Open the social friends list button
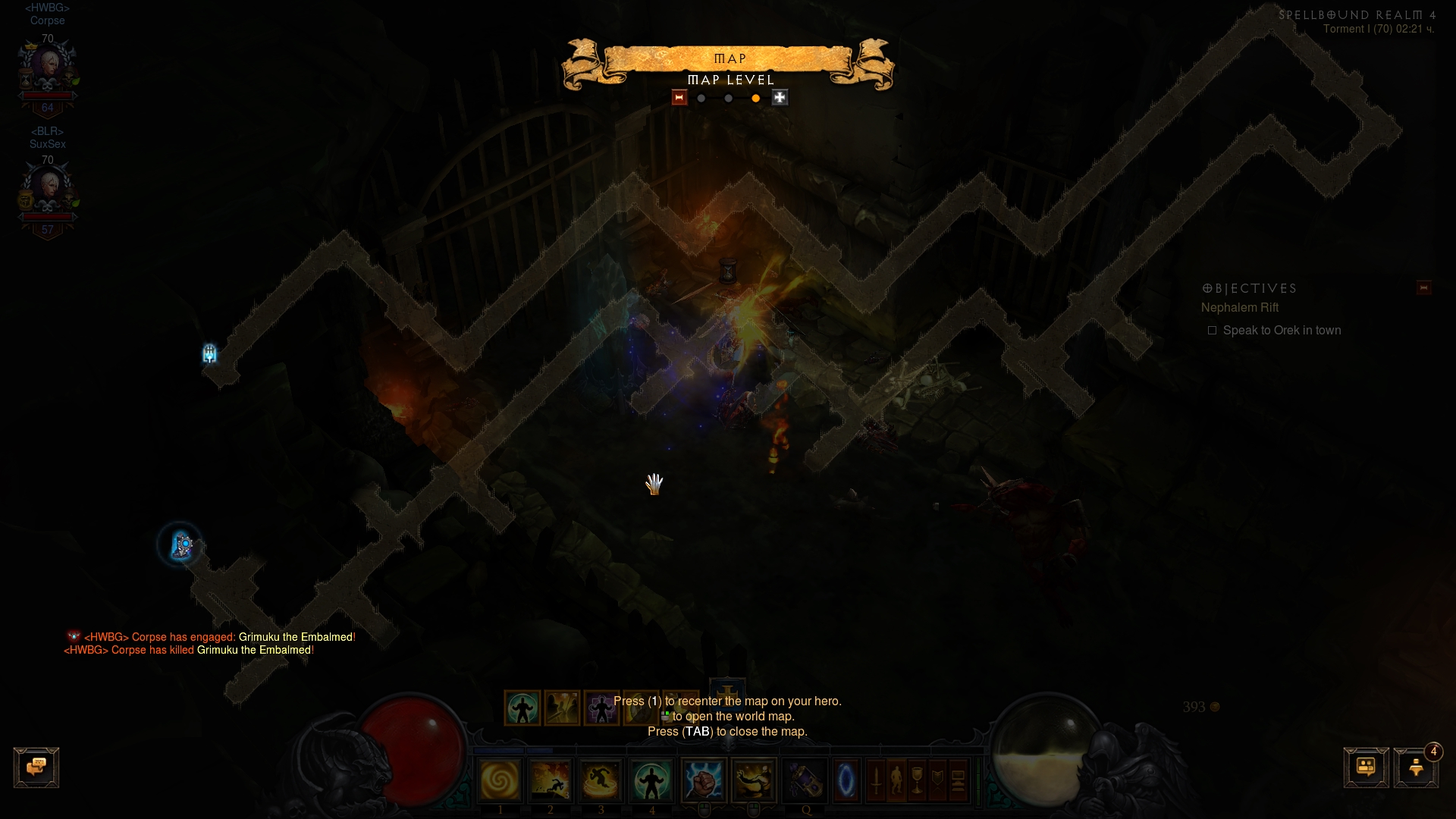The width and height of the screenshot is (1456, 819). point(1366,767)
